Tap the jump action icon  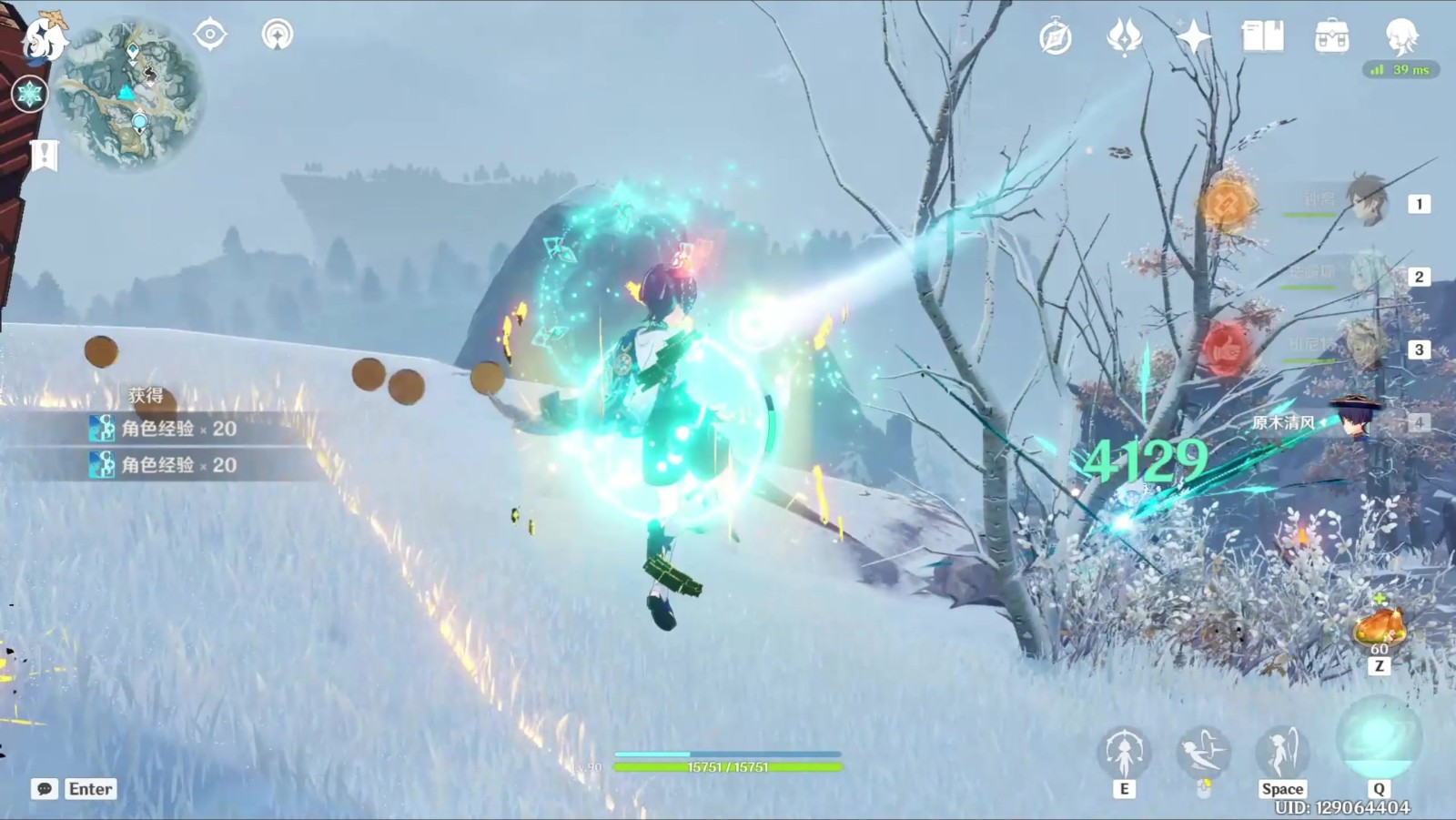point(1282,753)
